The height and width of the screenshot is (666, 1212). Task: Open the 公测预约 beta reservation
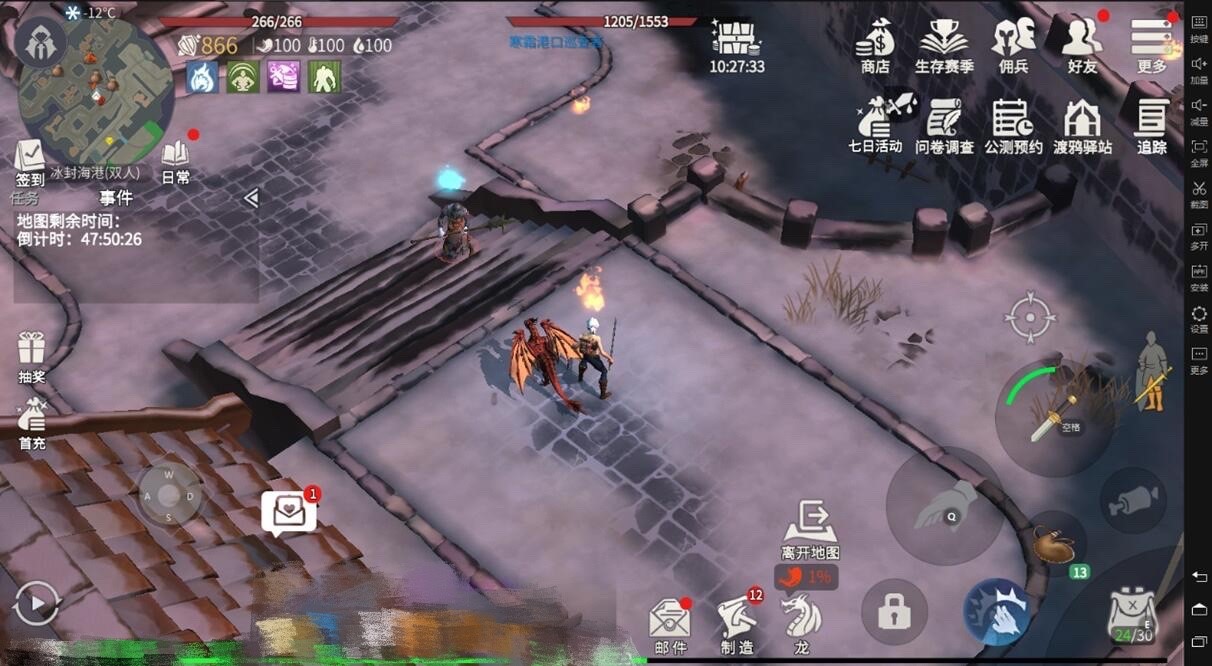point(1013,124)
